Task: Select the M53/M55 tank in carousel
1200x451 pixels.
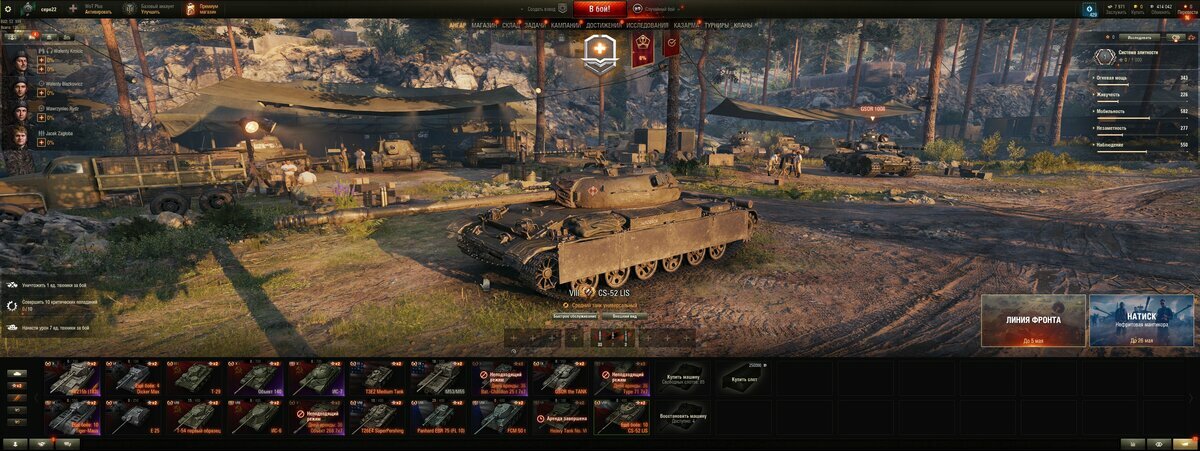Action: tap(437, 377)
